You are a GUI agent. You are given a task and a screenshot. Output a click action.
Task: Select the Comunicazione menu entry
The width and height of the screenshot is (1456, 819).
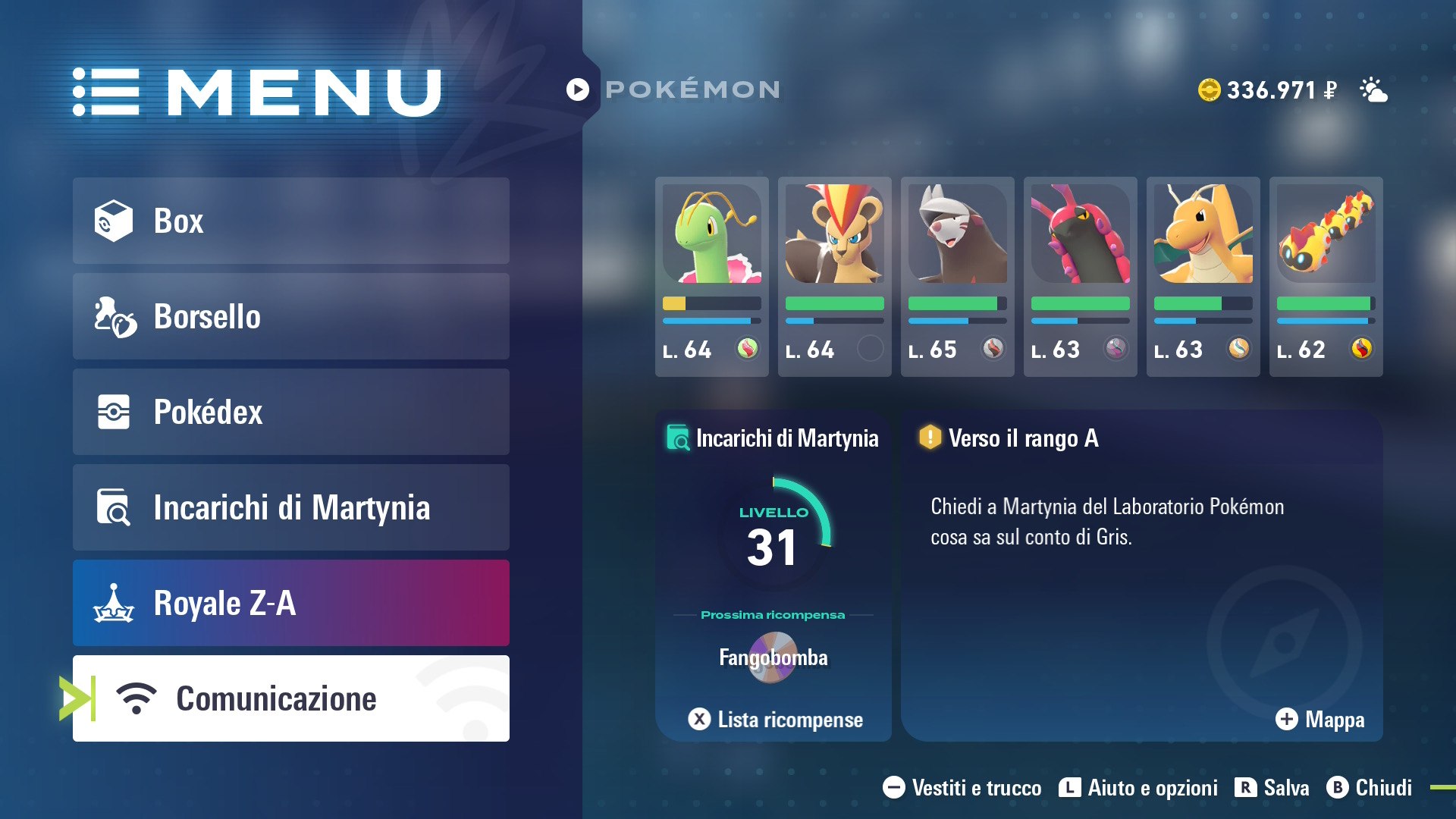pyautogui.click(x=290, y=698)
